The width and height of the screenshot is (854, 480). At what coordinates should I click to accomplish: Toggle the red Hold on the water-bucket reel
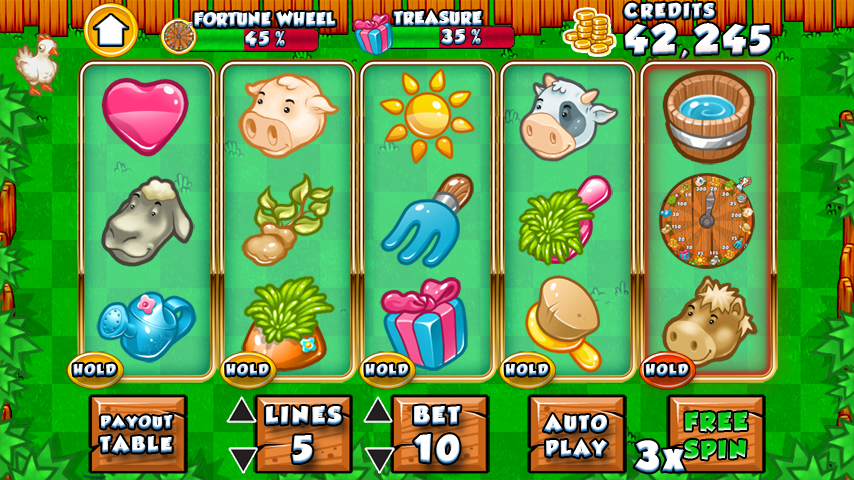click(667, 369)
